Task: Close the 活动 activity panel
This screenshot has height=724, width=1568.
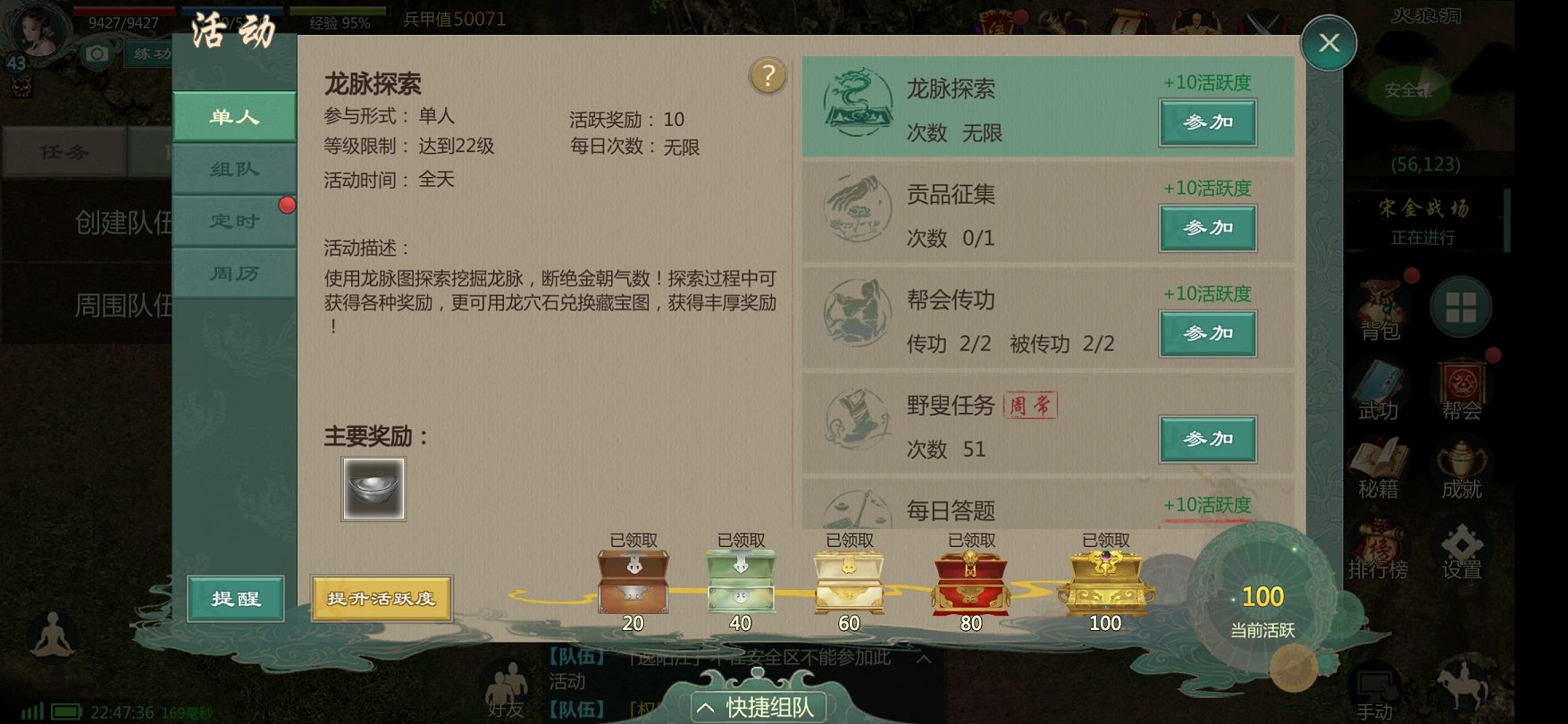Action: point(1329,43)
